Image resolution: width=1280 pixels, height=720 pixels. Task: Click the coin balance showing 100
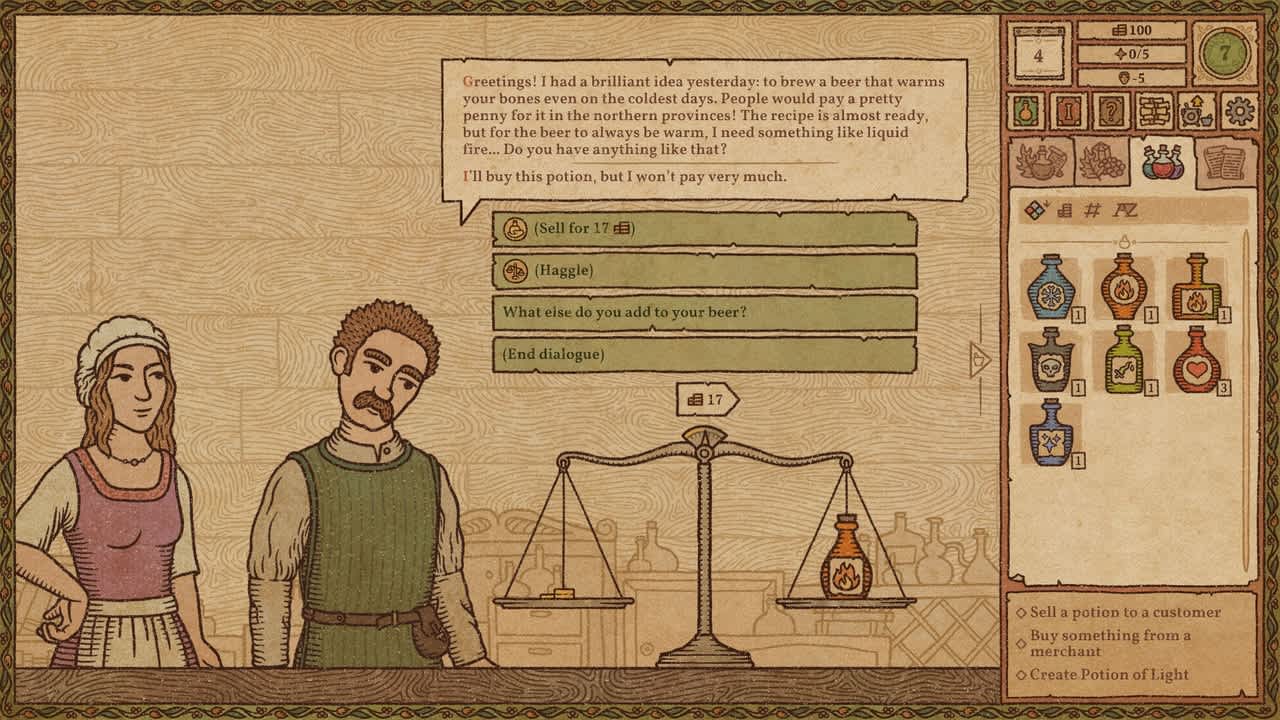1131,31
